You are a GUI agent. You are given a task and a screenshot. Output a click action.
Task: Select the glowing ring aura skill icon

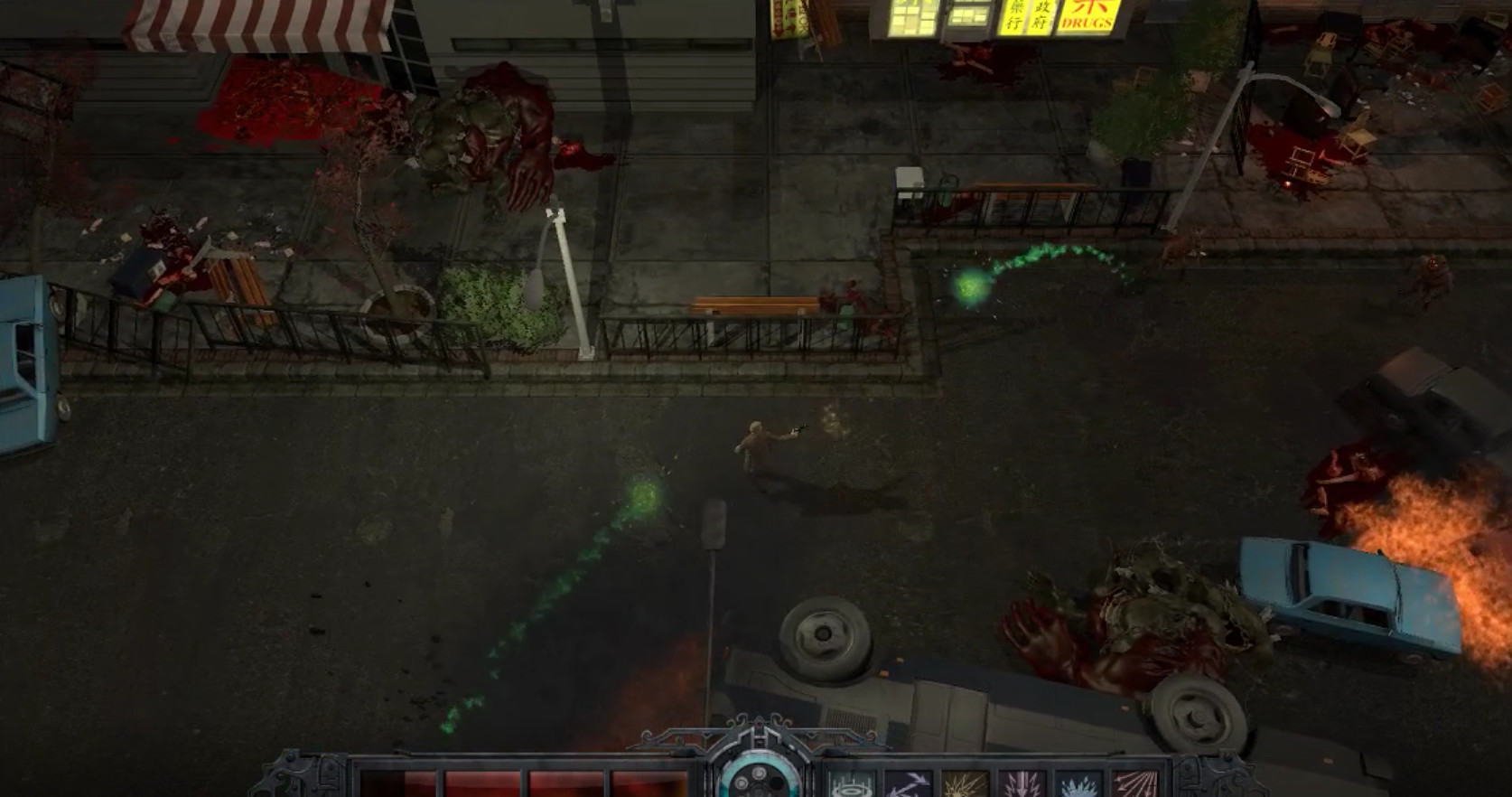point(853,784)
